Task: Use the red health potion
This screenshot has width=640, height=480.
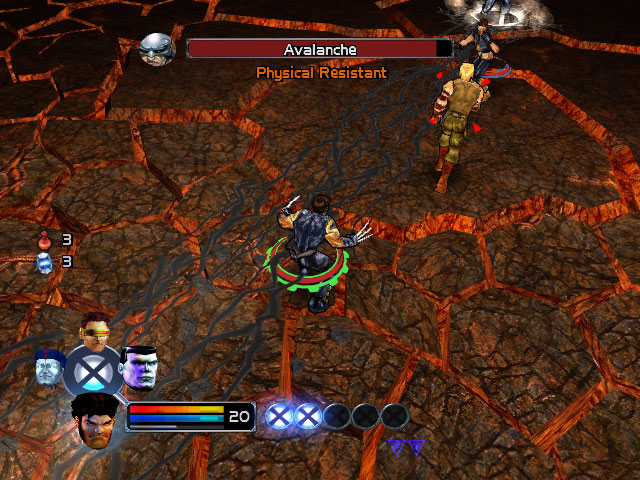Action: tap(43, 240)
